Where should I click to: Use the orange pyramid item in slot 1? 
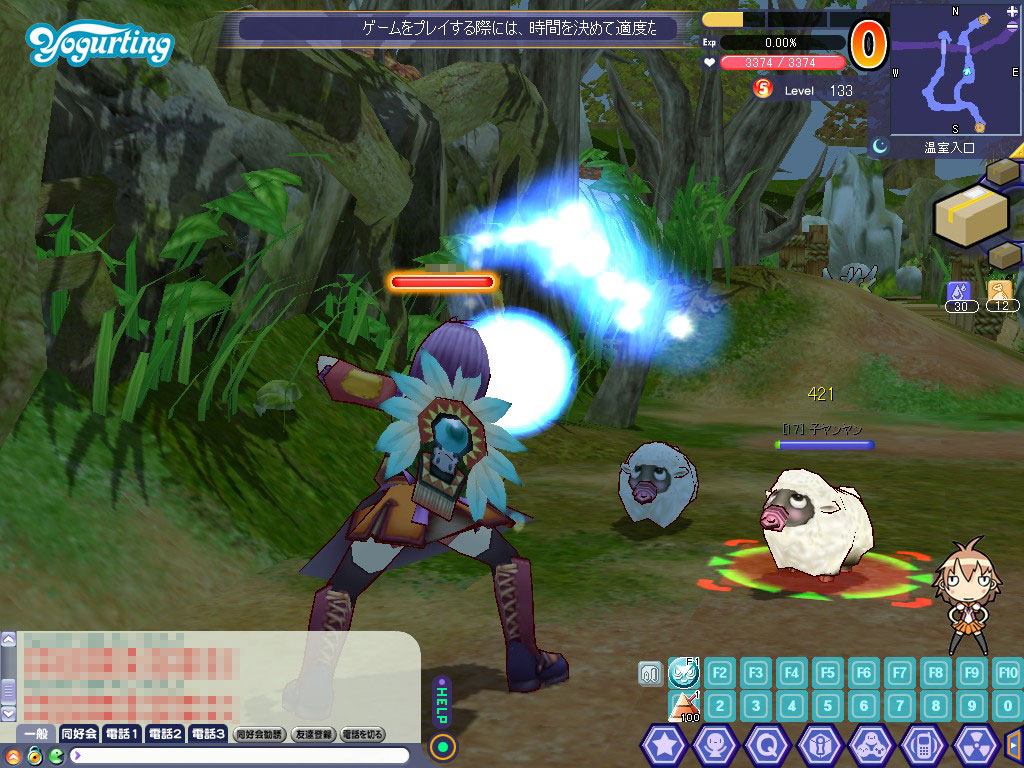(684, 706)
